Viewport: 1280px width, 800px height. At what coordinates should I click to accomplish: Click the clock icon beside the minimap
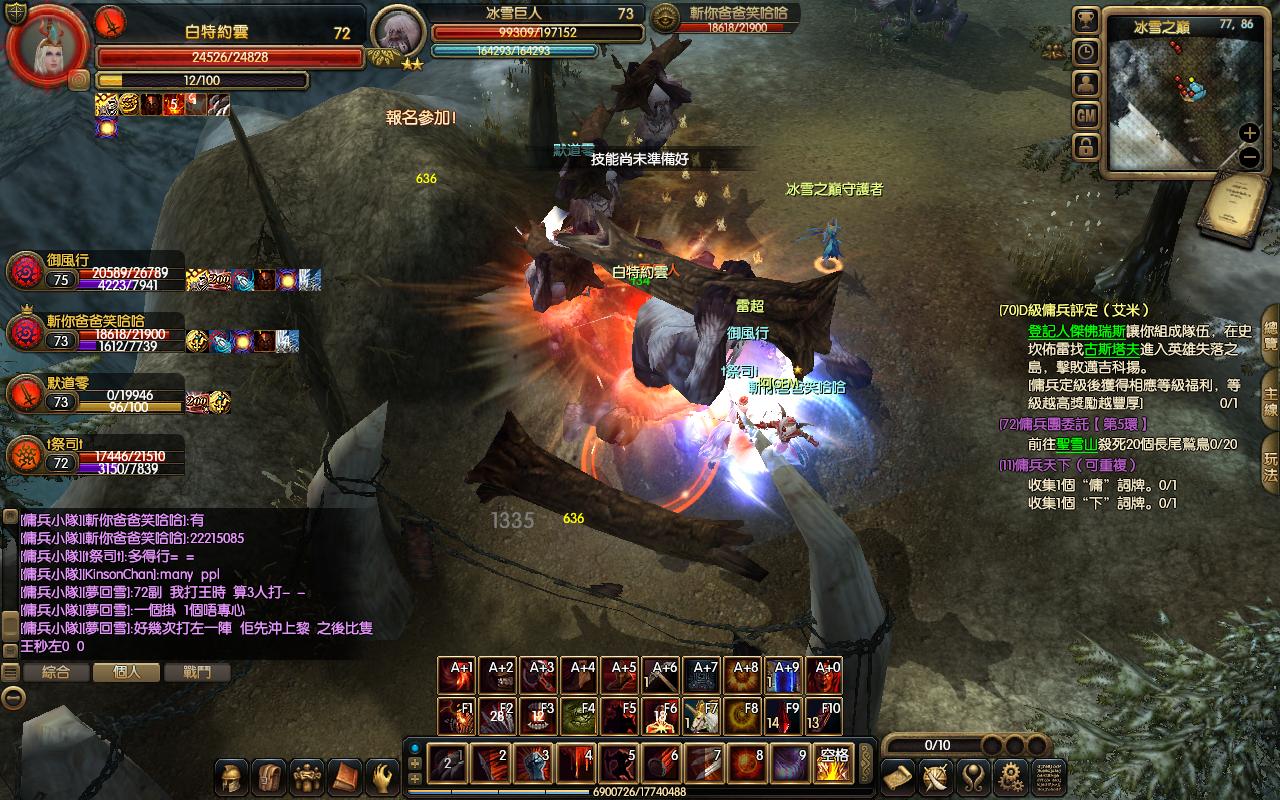[1086, 52]
